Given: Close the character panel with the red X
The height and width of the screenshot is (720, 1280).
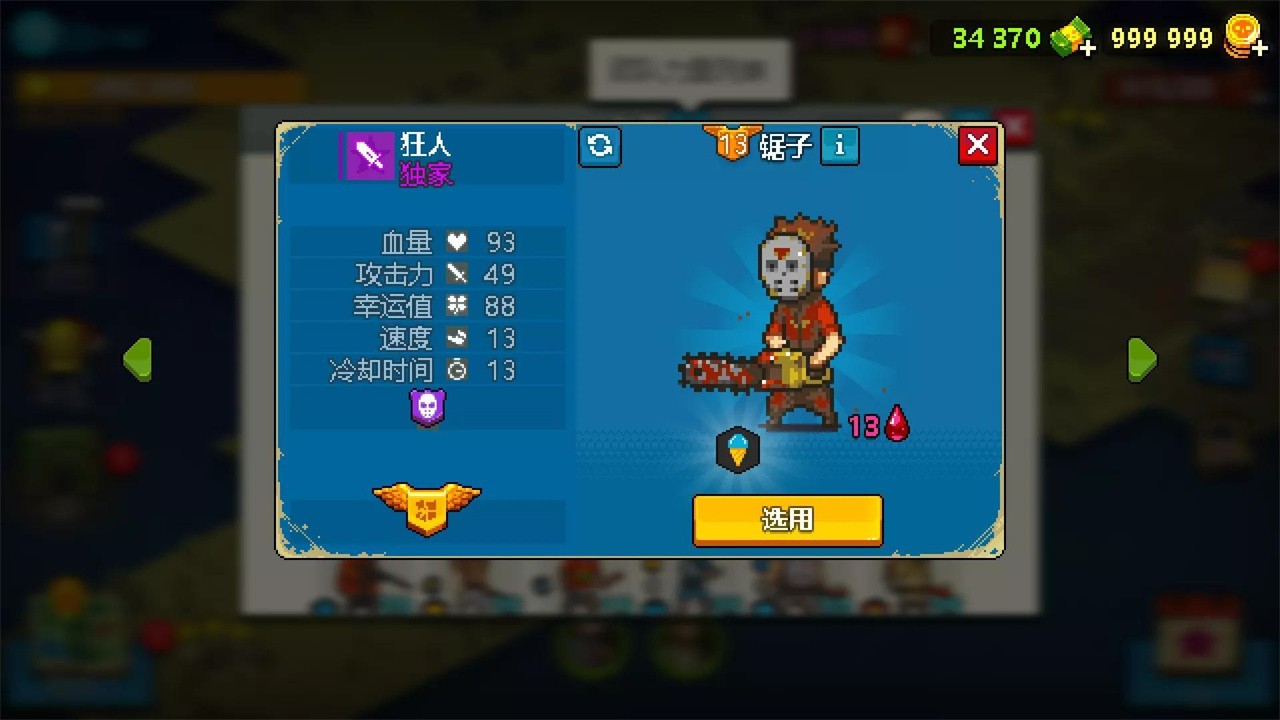Looking at the screenshot, I should [977, 145].
